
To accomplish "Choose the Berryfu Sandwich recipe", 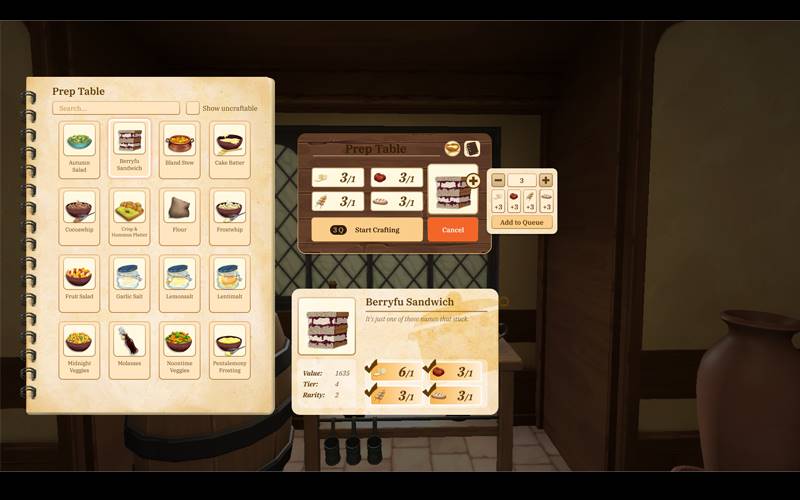I will [129, 148].
